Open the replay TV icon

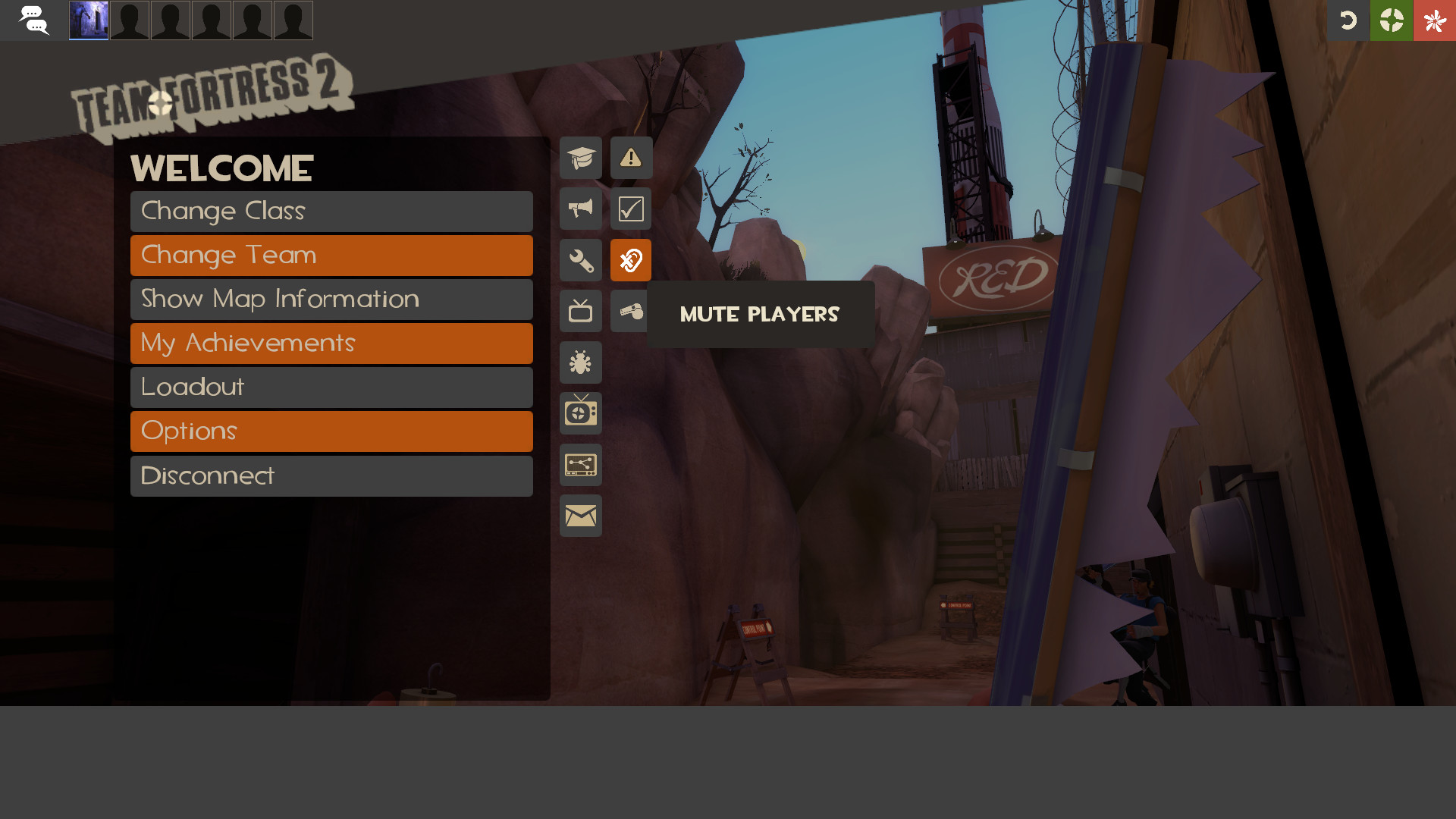coord(580,311)
